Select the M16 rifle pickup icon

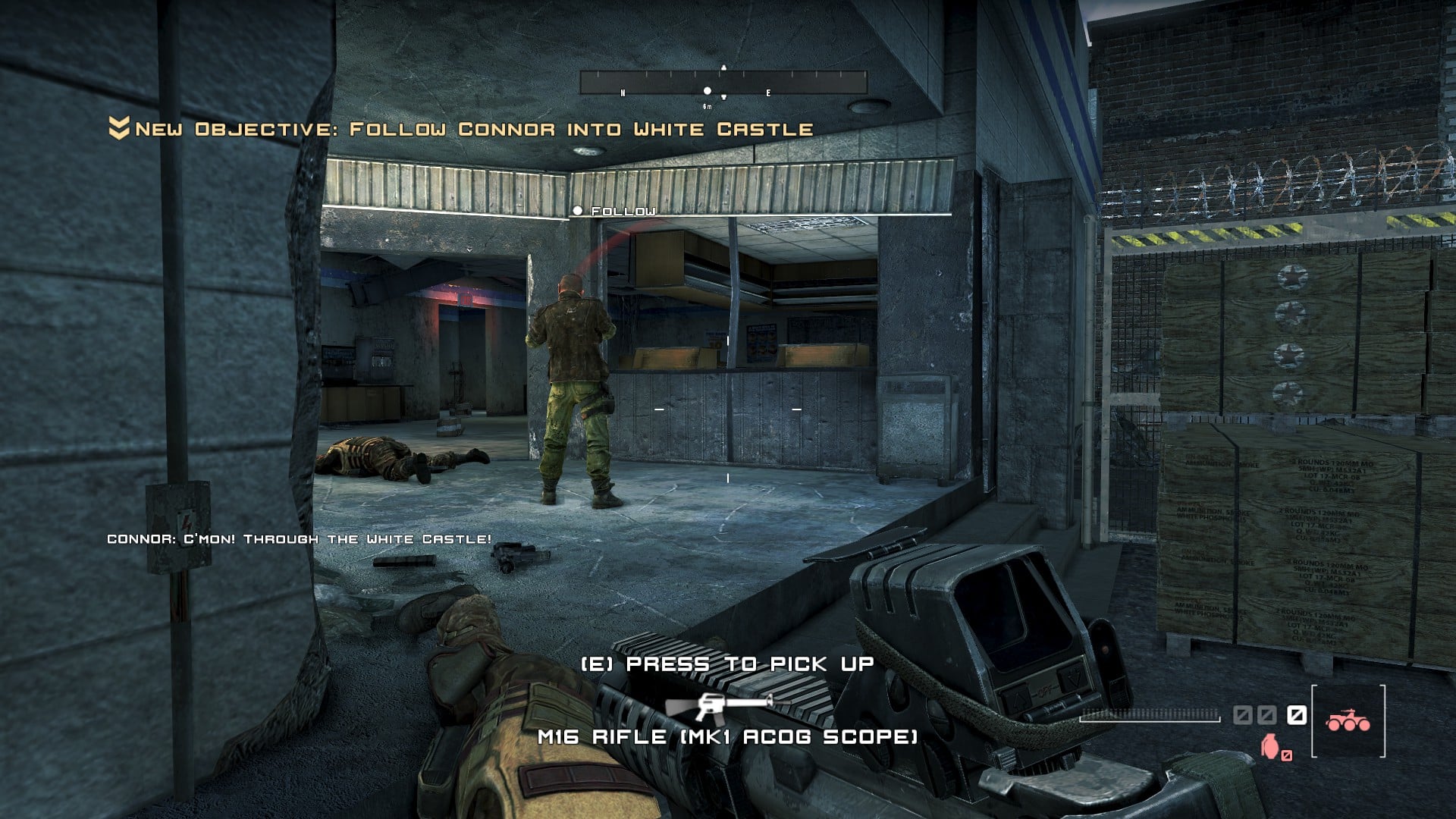pos(719,705)
